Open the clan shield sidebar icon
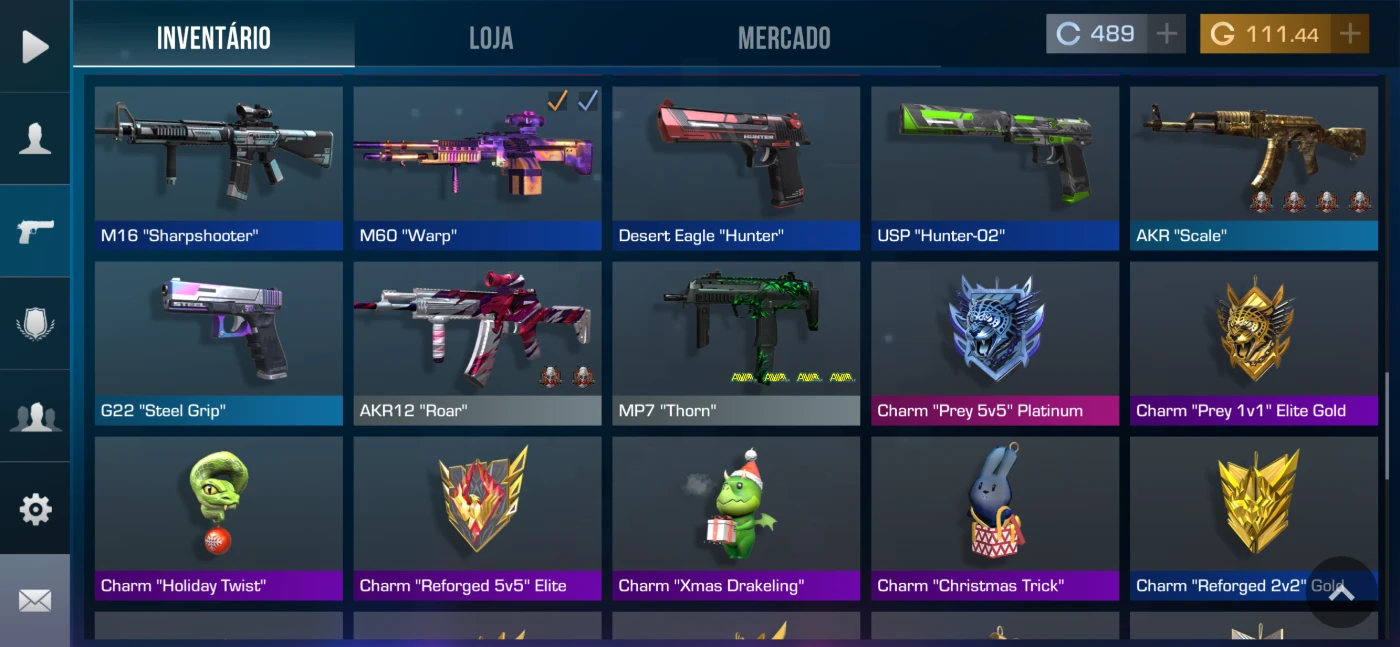This screenshot has width=1400, height=647. (x=35, y=324)
